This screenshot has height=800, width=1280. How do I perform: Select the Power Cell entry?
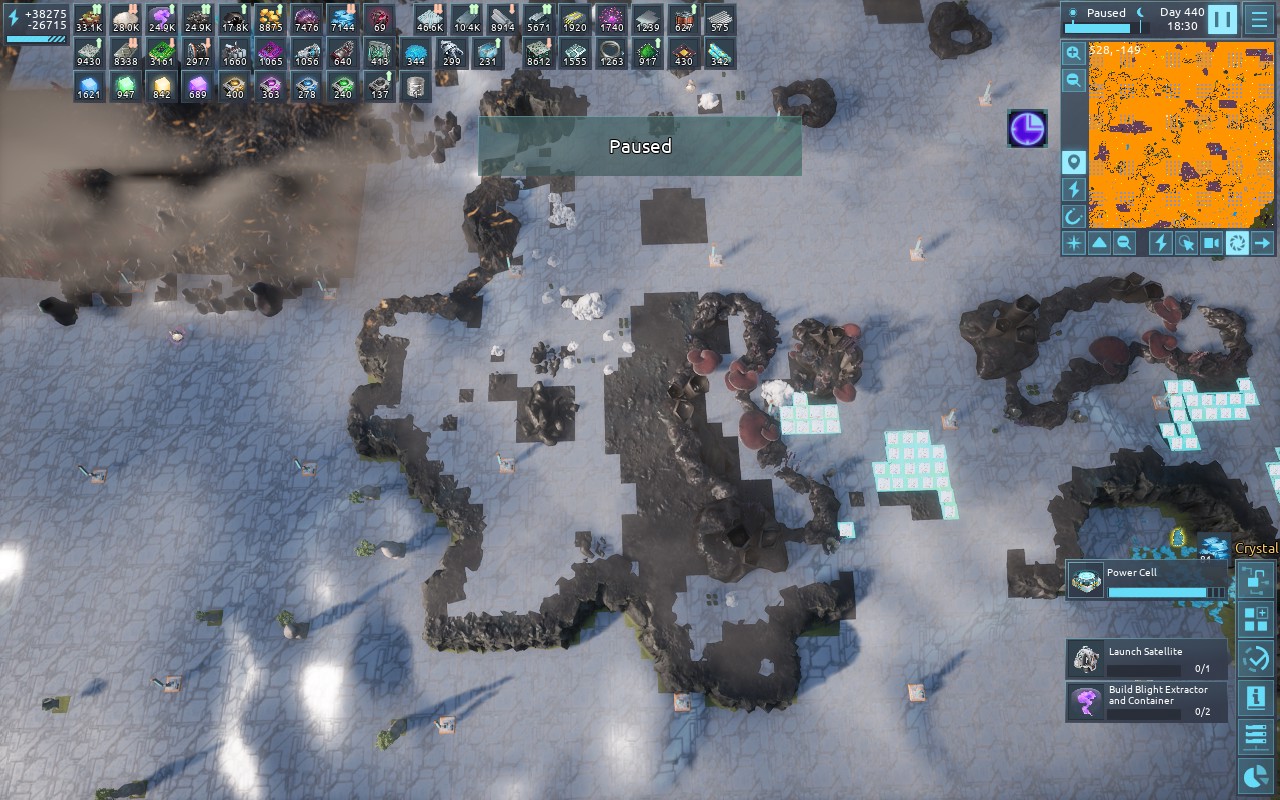1146,580
